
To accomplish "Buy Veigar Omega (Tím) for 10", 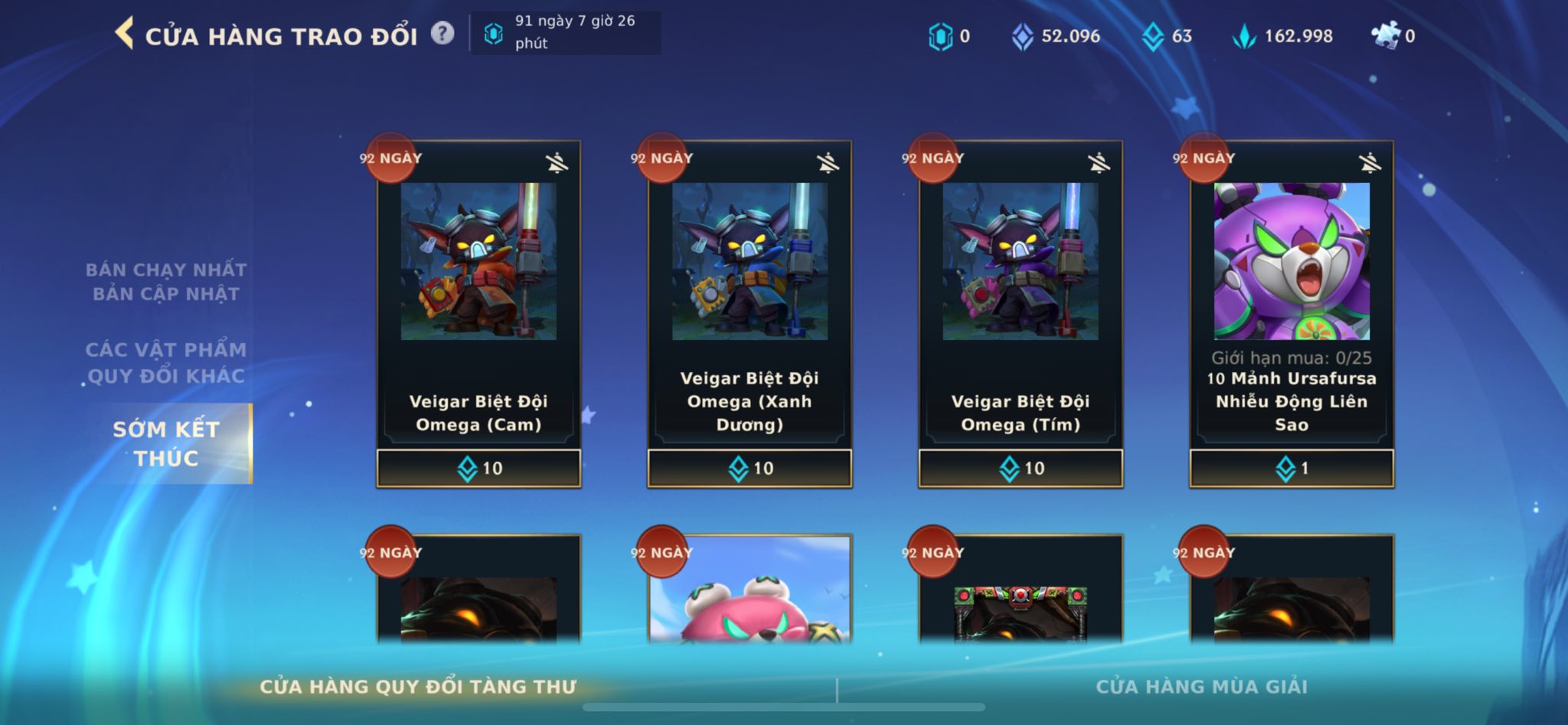I will tap(1021, 469).
